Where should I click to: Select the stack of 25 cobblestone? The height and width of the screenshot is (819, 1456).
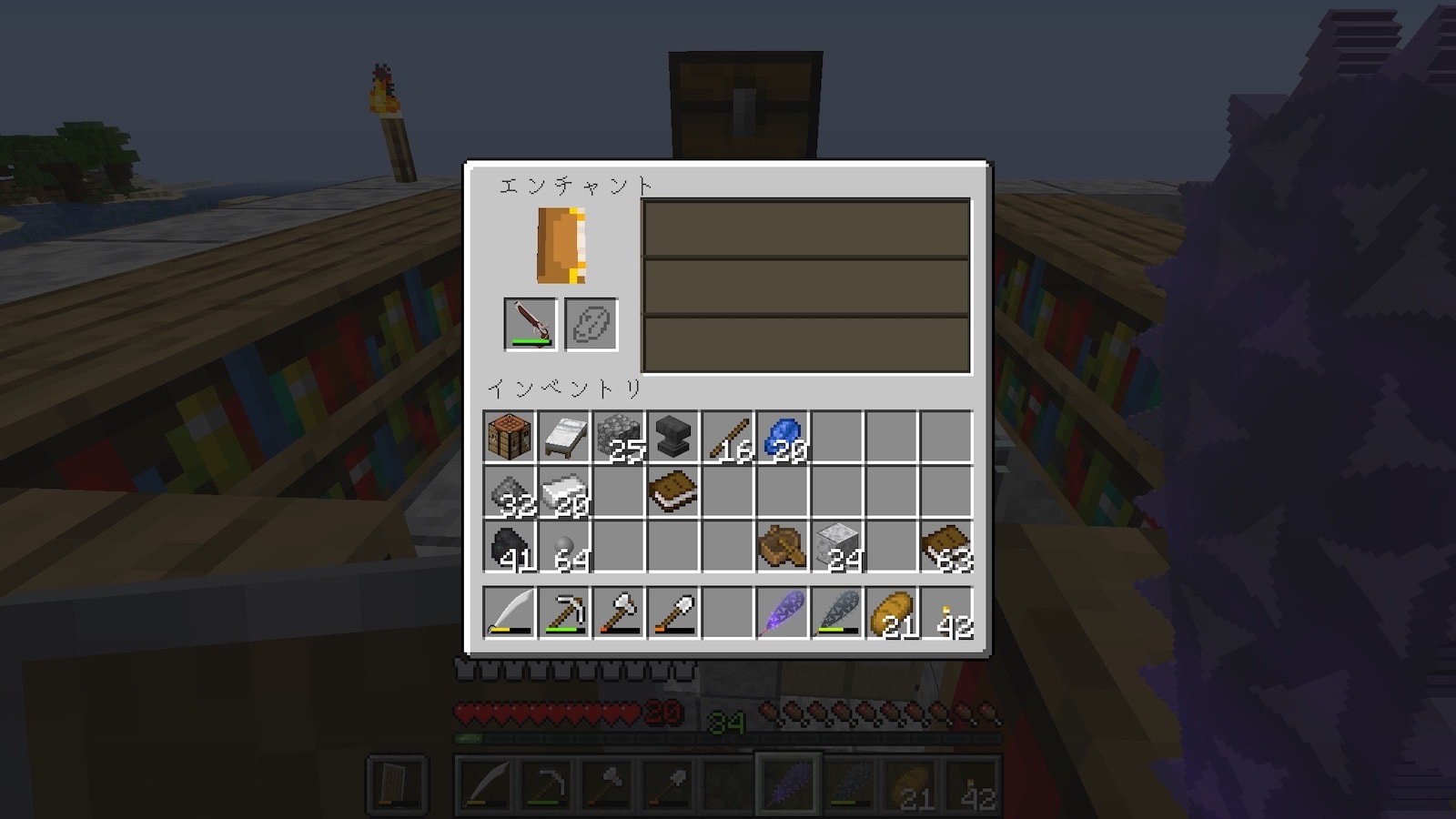point(619,438)
